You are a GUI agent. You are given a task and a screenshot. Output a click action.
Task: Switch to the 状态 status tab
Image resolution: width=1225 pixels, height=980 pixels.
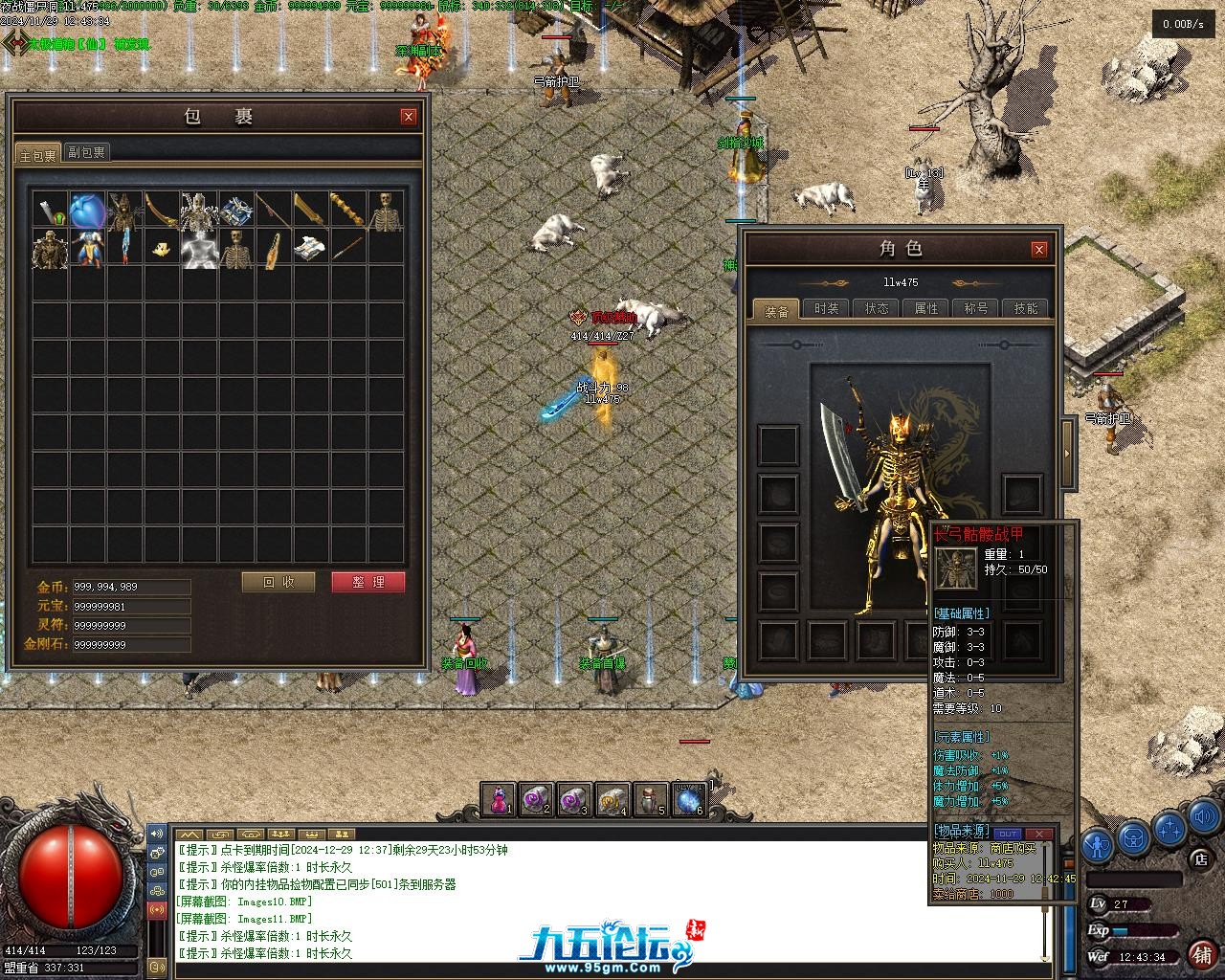pos(877,308)
